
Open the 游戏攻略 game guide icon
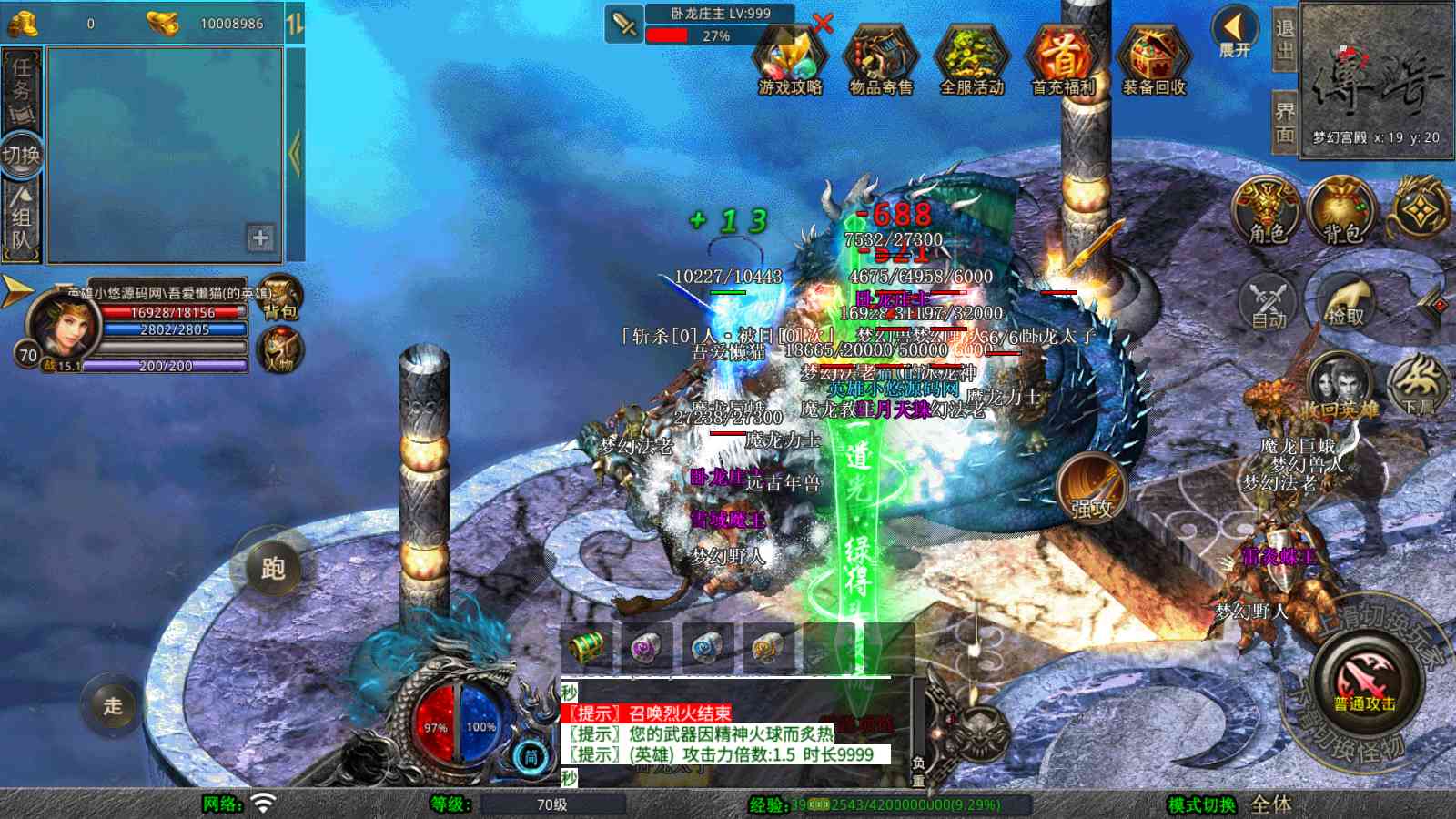click(x=790, y=60)
